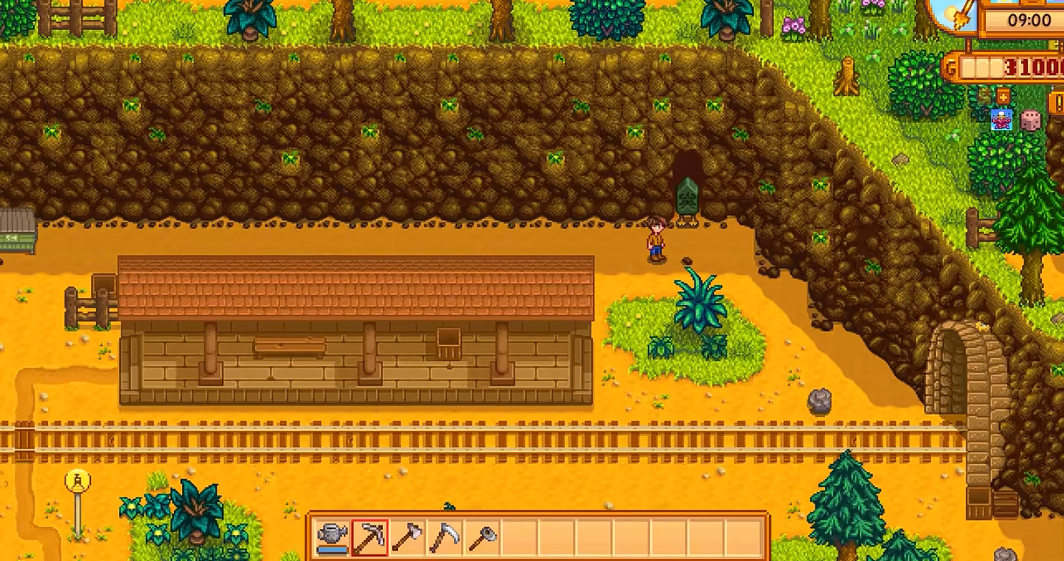
Task: Check the food buff icon with blue background
Action: [x=1000, y=120]
